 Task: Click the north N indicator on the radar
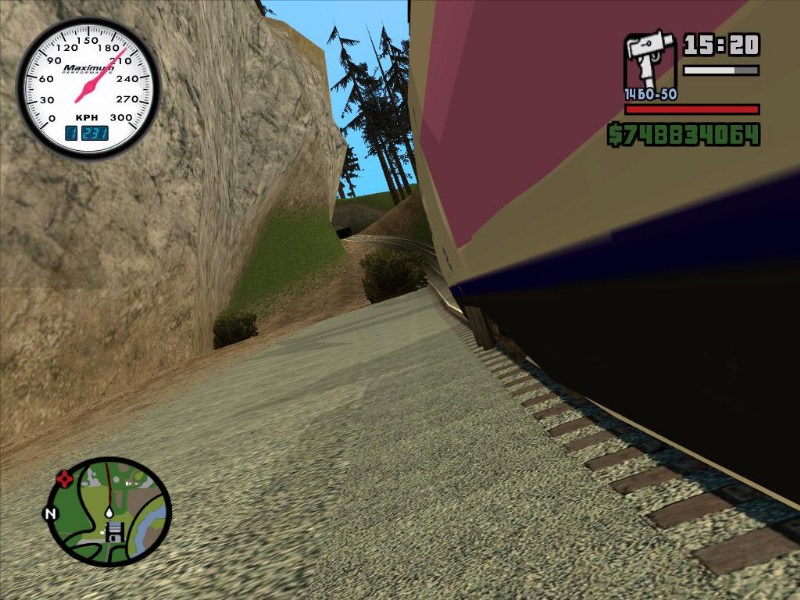pos(49,514)
